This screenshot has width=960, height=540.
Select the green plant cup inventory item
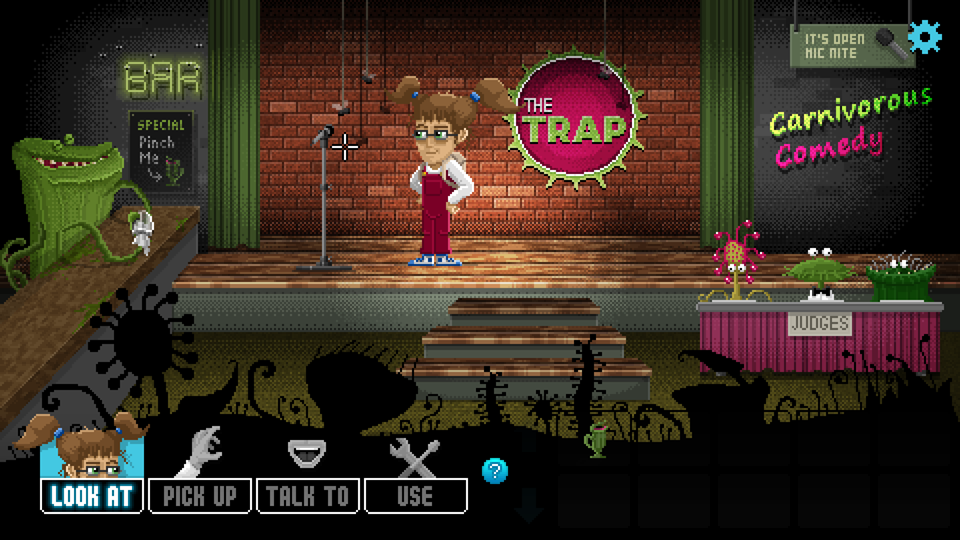click(x=597, y=440)
